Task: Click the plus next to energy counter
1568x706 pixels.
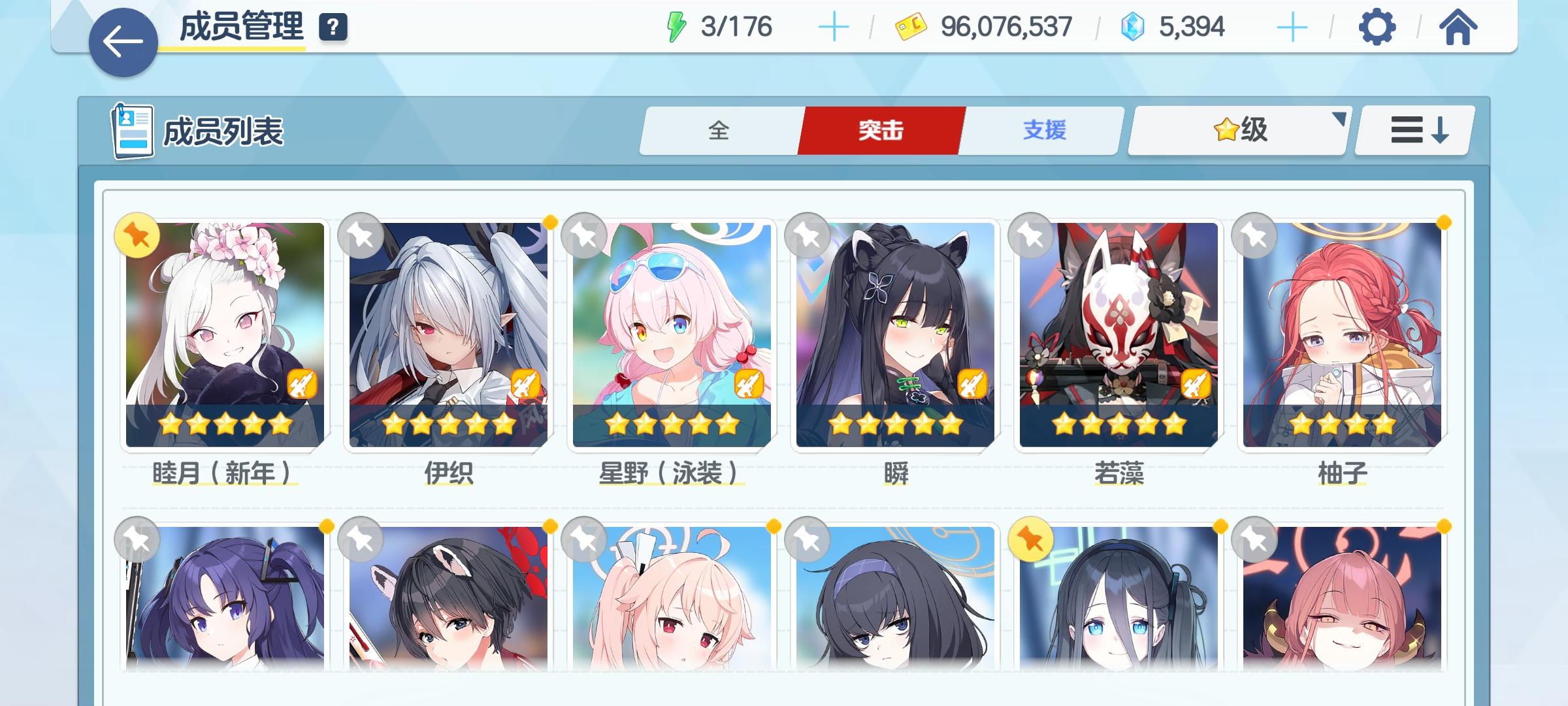Action: coord(834,27)
